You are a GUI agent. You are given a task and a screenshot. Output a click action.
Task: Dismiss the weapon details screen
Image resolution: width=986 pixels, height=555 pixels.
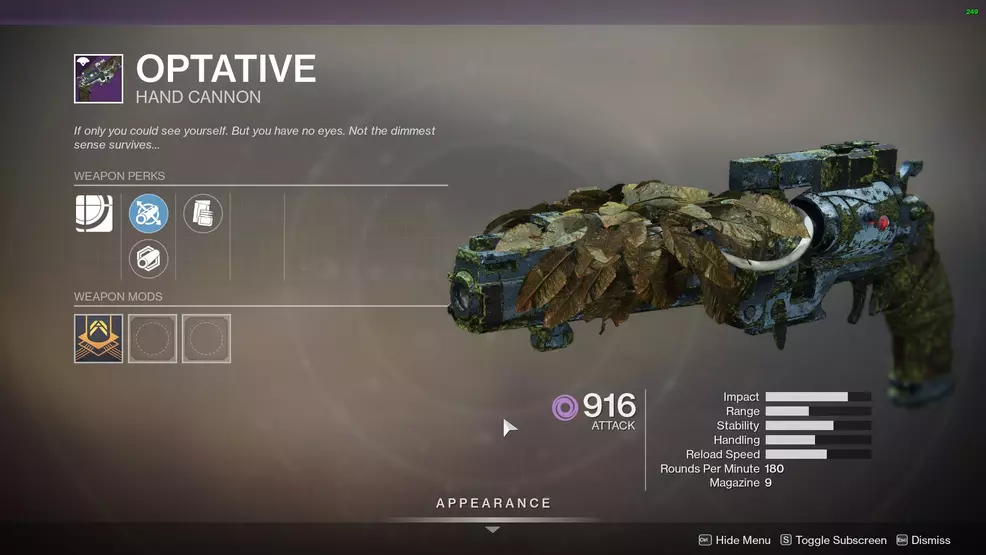coord(923,540)
